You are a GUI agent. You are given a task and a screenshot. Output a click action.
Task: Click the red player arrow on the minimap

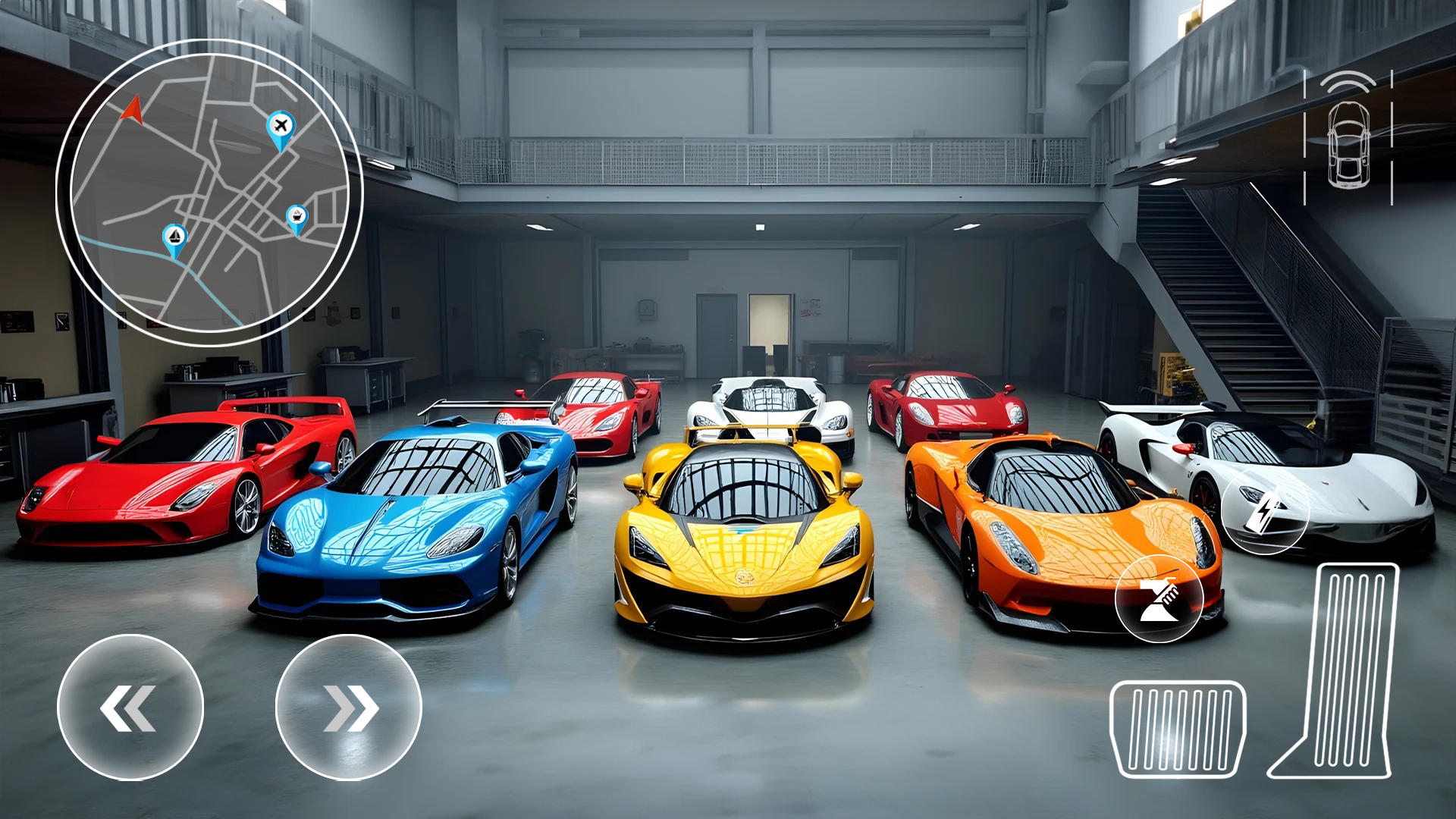pos(133,110)
